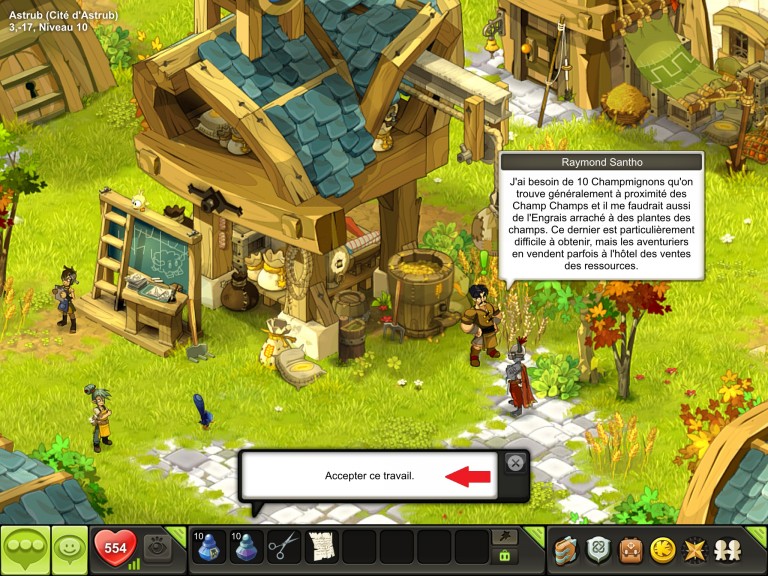Click the red heart health icon
Screen dimensions: 768x576
coord(114,548)
